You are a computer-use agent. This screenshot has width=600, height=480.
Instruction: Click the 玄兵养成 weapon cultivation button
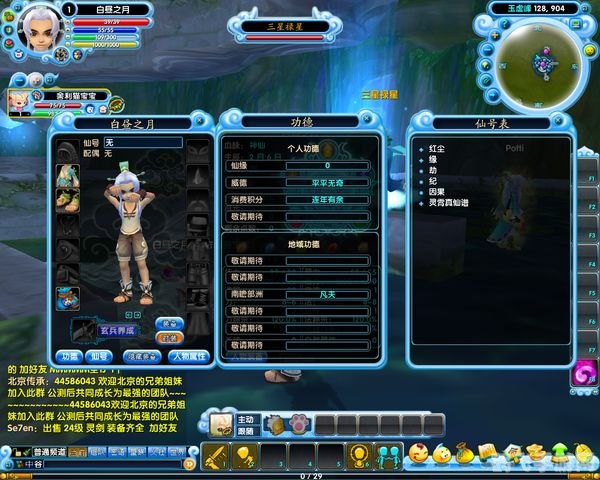[x=115, y=330]
